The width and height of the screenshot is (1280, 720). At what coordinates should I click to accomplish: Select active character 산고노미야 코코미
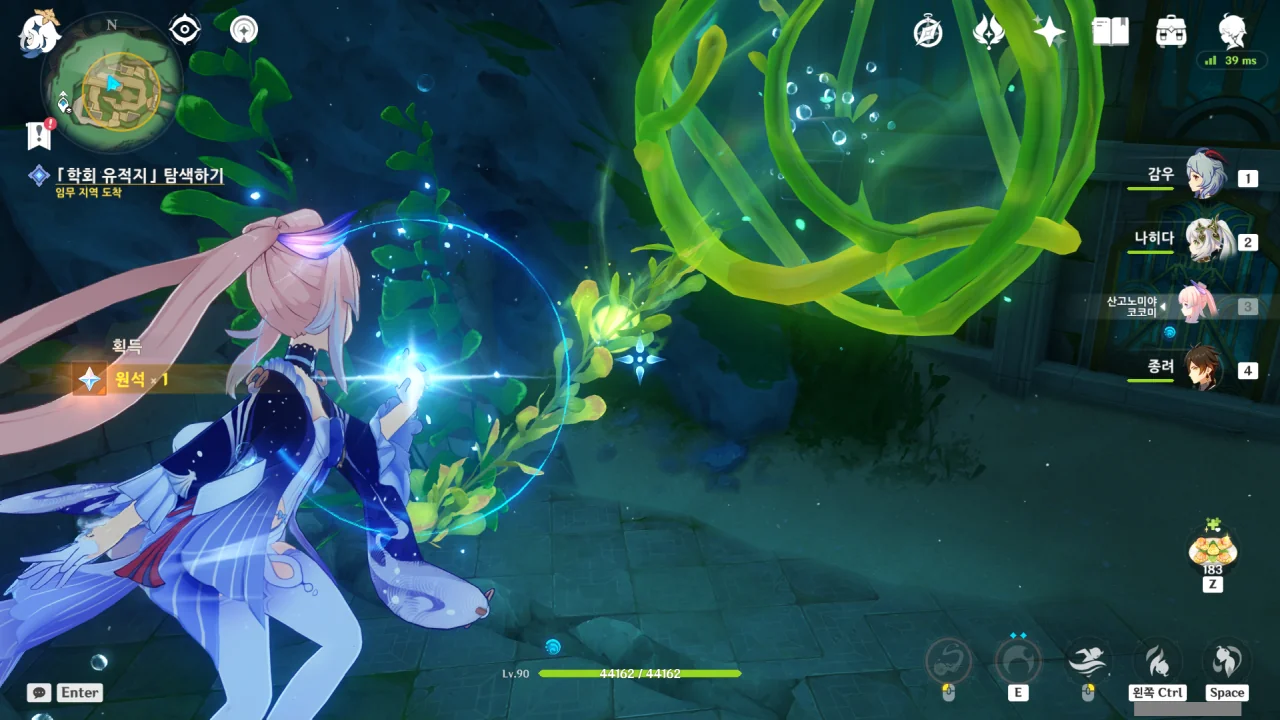coord(1198,304)
